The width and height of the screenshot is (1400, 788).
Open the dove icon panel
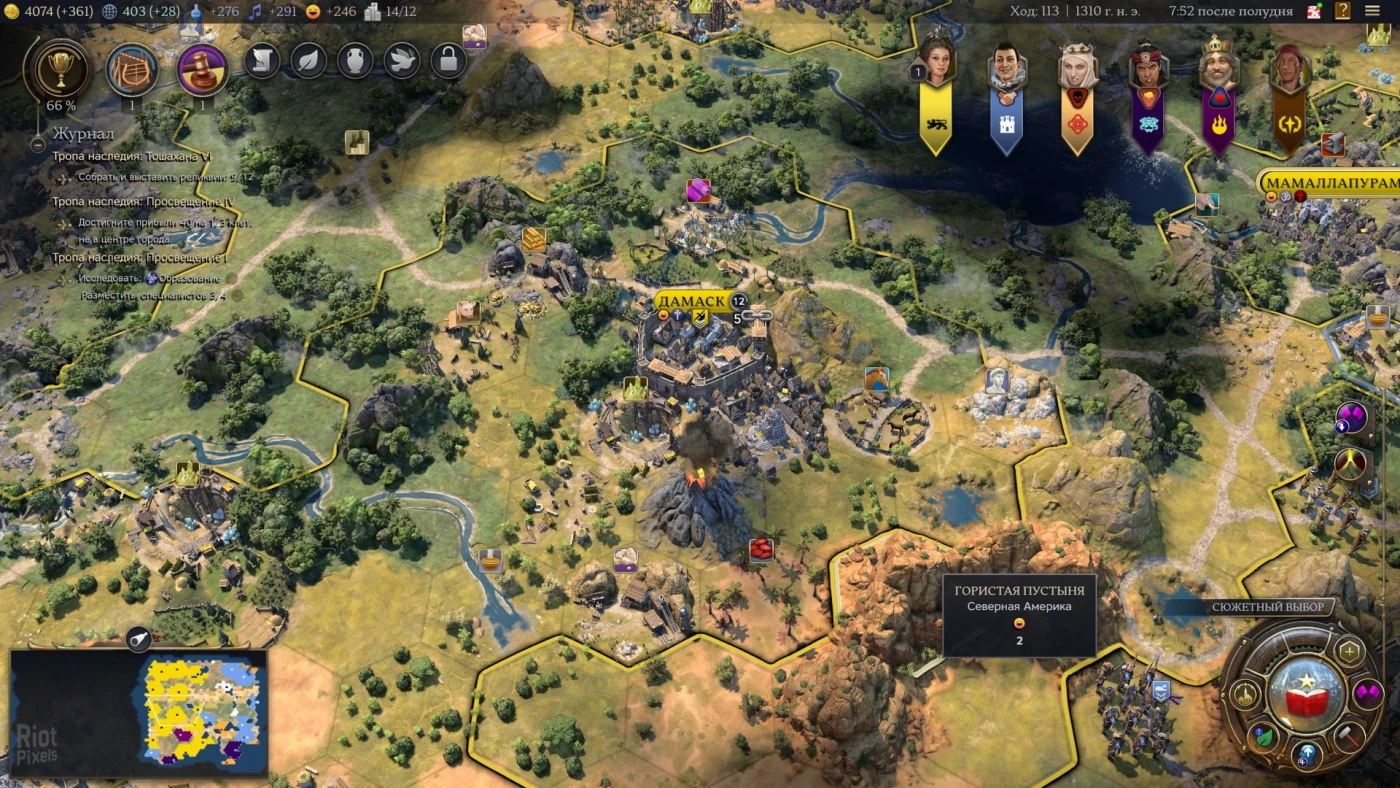click(x=402, y=62)
